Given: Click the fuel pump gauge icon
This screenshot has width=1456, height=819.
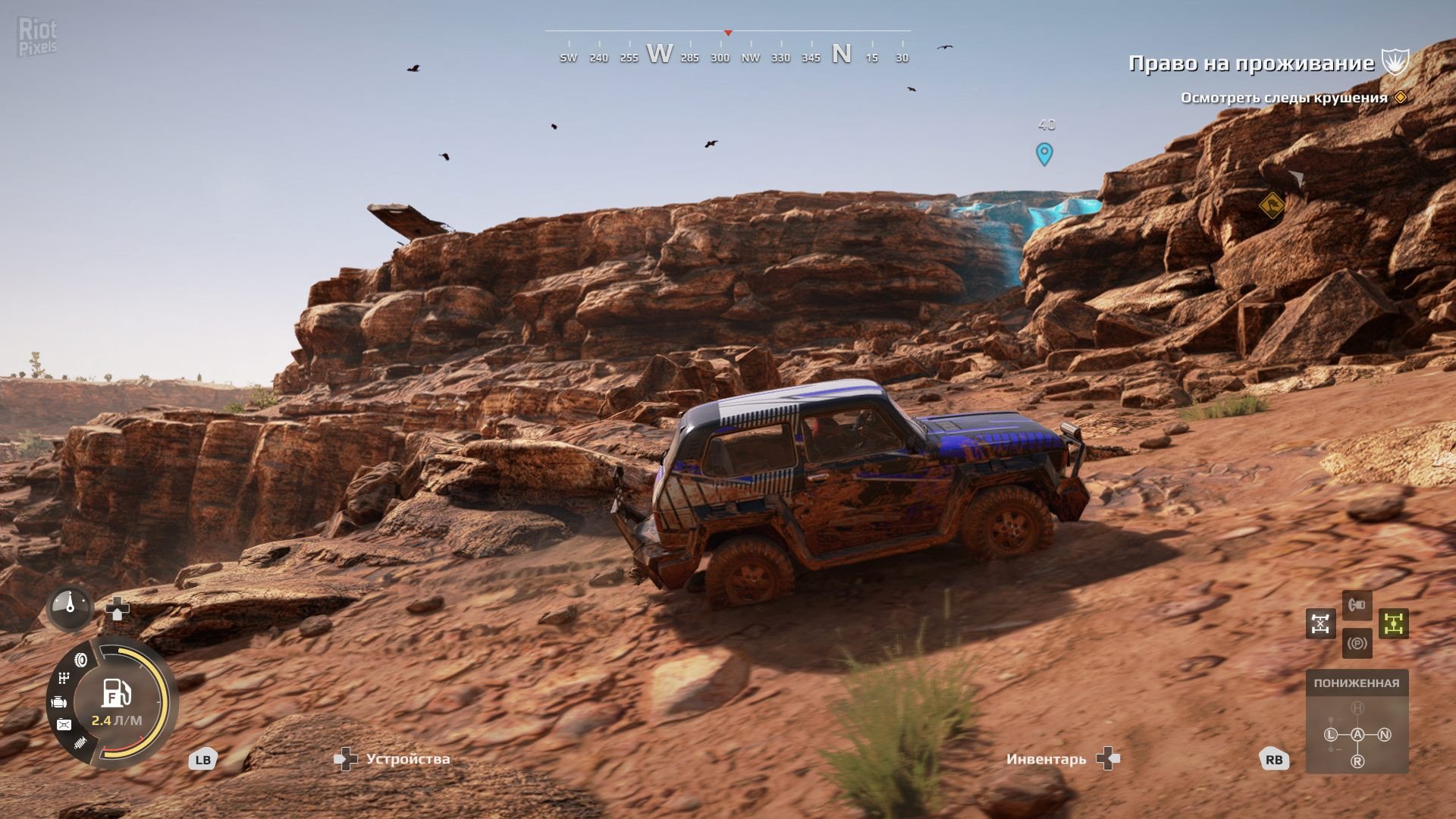Looking at the screenshot, I should click(116, 692).
